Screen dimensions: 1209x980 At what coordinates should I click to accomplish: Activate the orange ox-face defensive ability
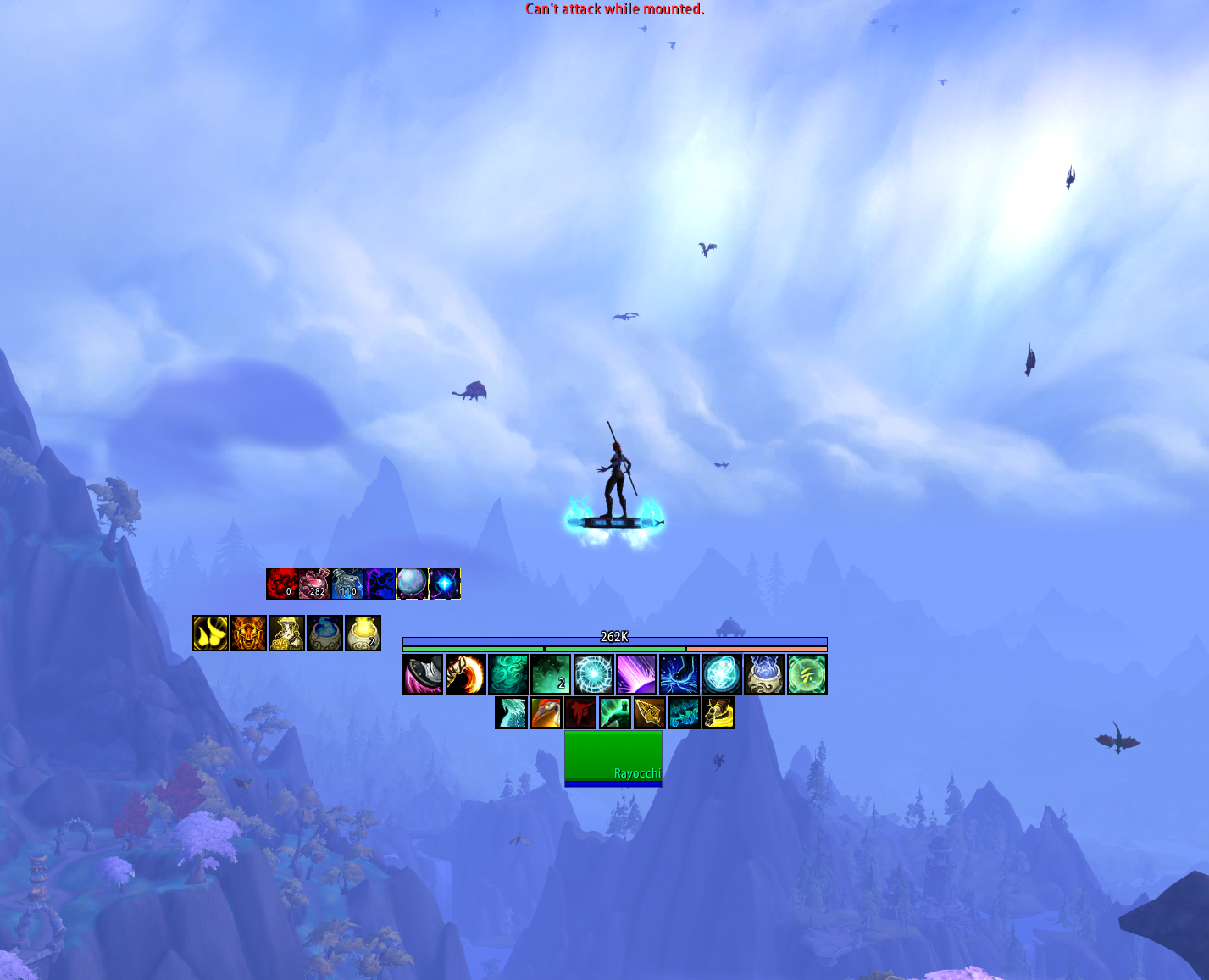[x=248, y=634]
